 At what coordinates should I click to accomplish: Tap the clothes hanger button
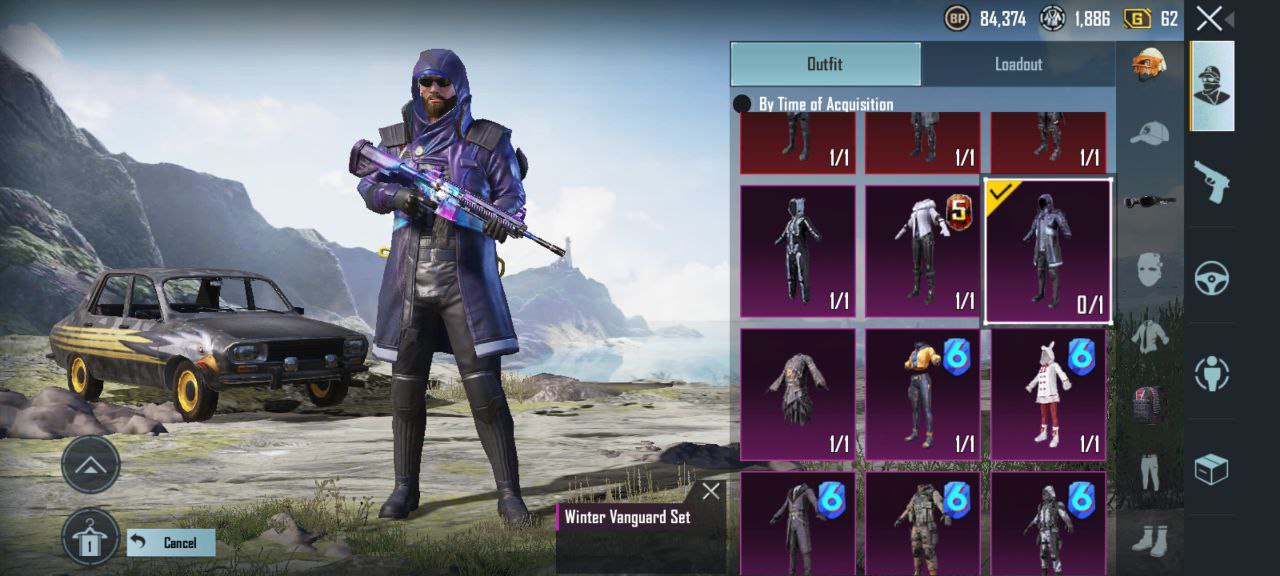tap(90, 537)
